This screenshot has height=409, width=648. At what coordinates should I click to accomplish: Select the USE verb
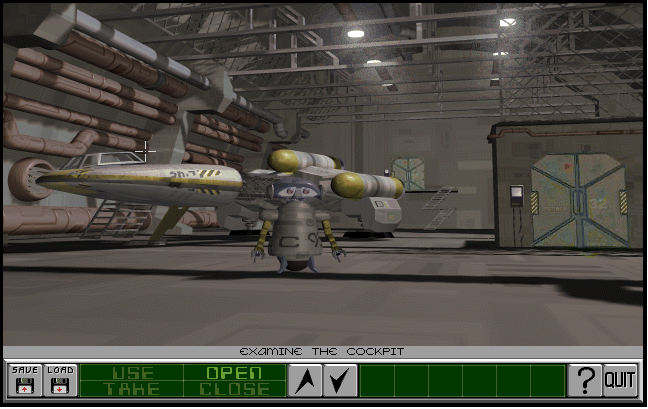[132, 373]
